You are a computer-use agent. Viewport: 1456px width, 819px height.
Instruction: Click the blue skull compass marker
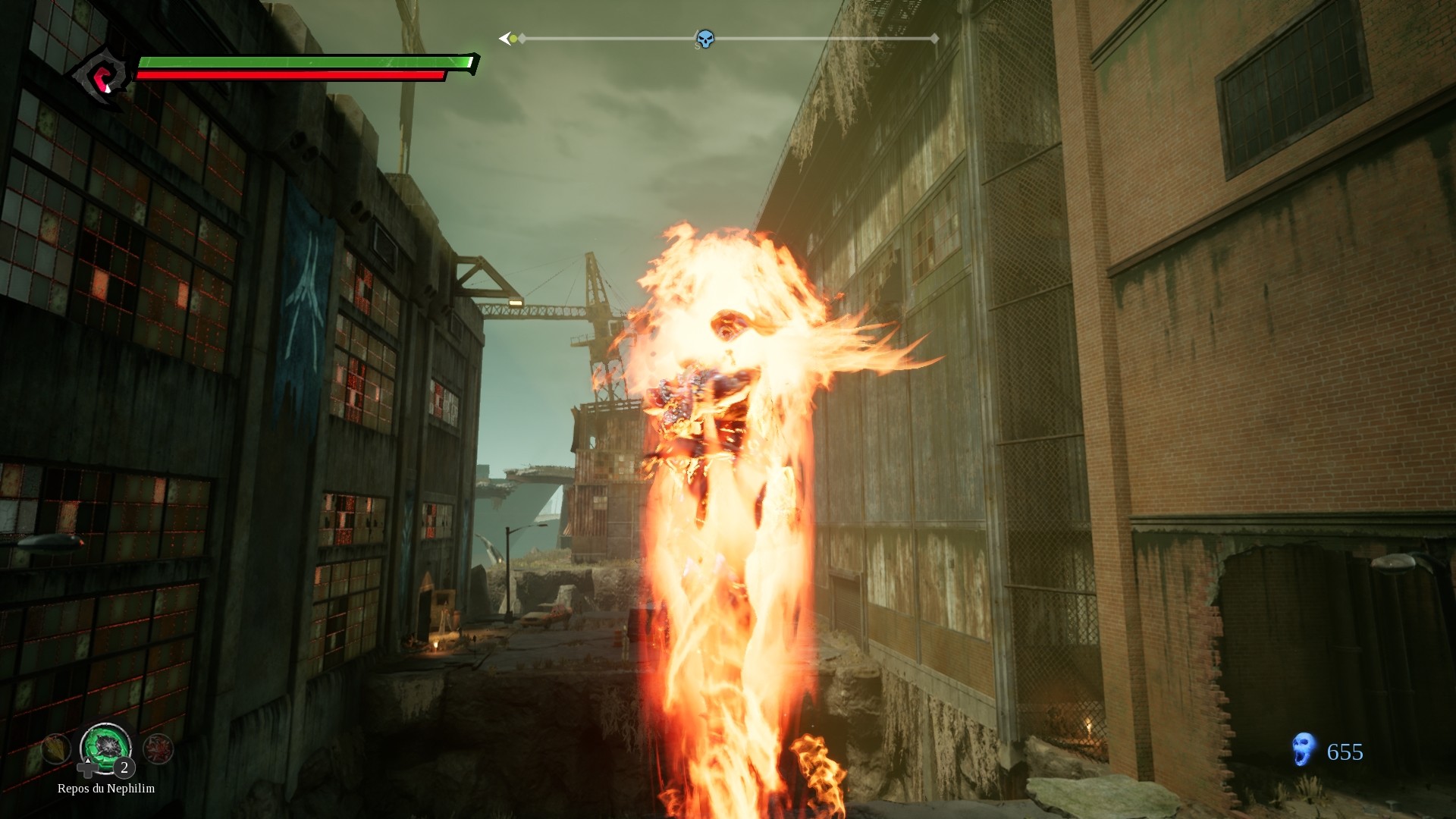tap(705, 39)
